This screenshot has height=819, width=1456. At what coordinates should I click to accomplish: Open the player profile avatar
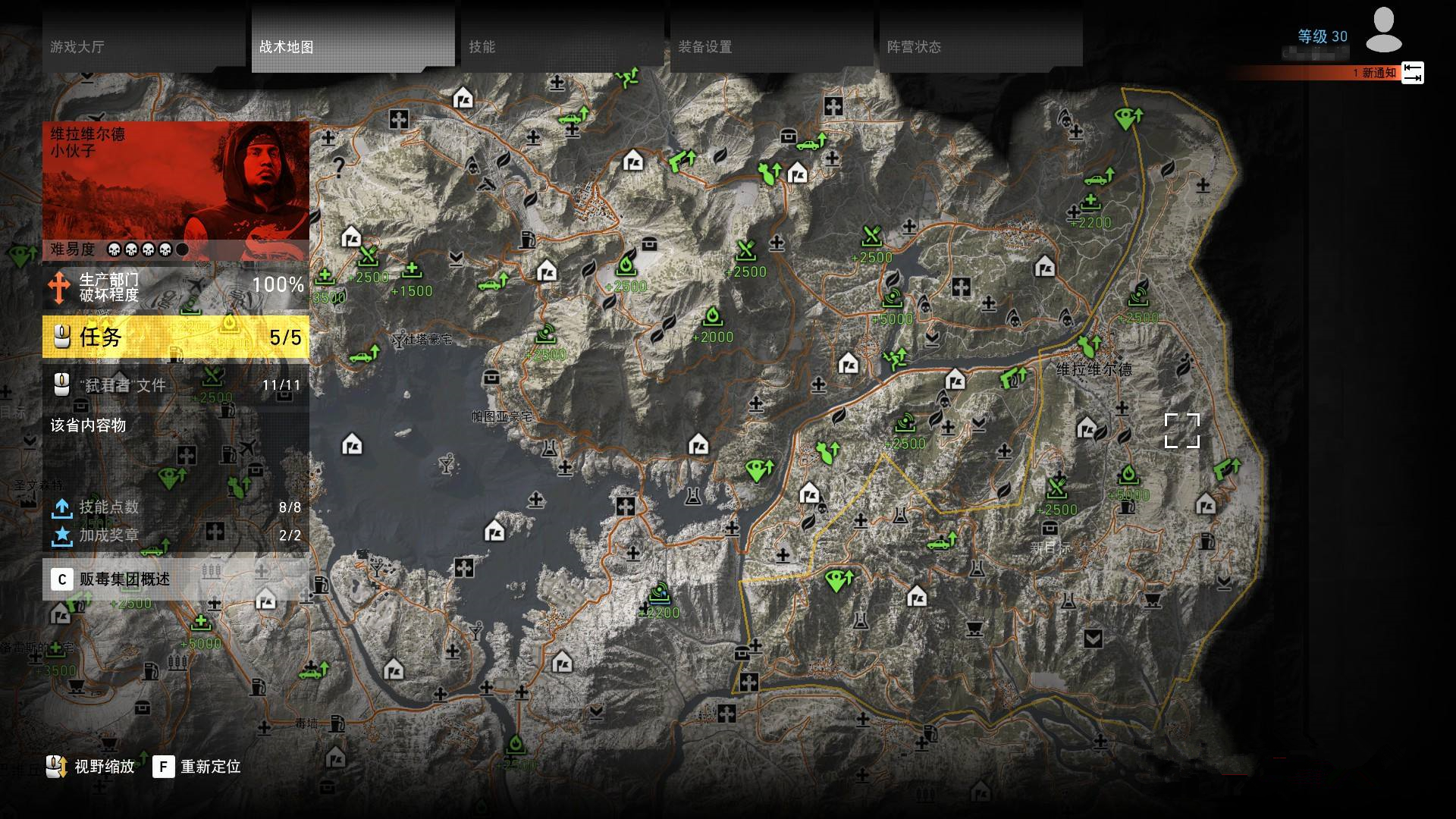(x=1383, y=32)
